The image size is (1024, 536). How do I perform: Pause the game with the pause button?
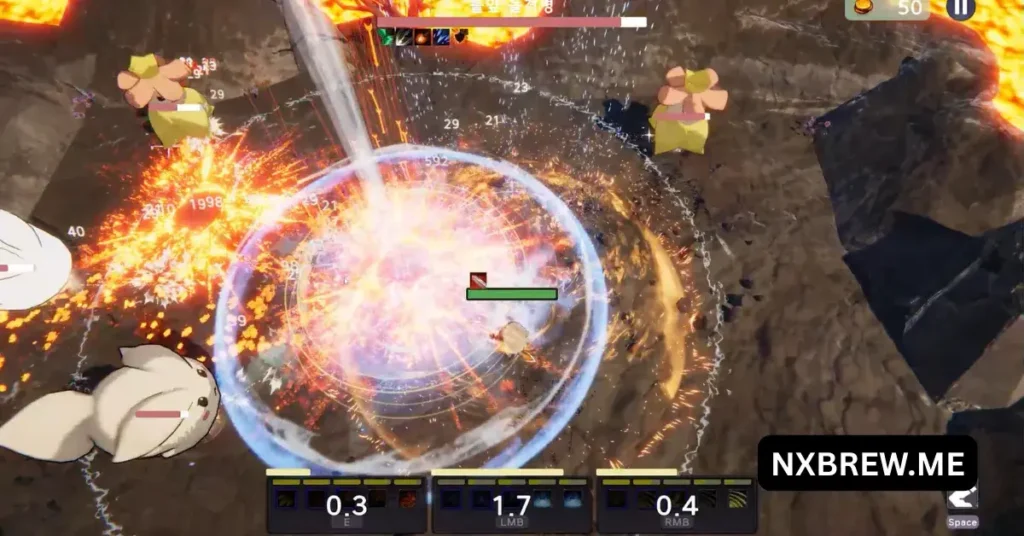point(960,8)
